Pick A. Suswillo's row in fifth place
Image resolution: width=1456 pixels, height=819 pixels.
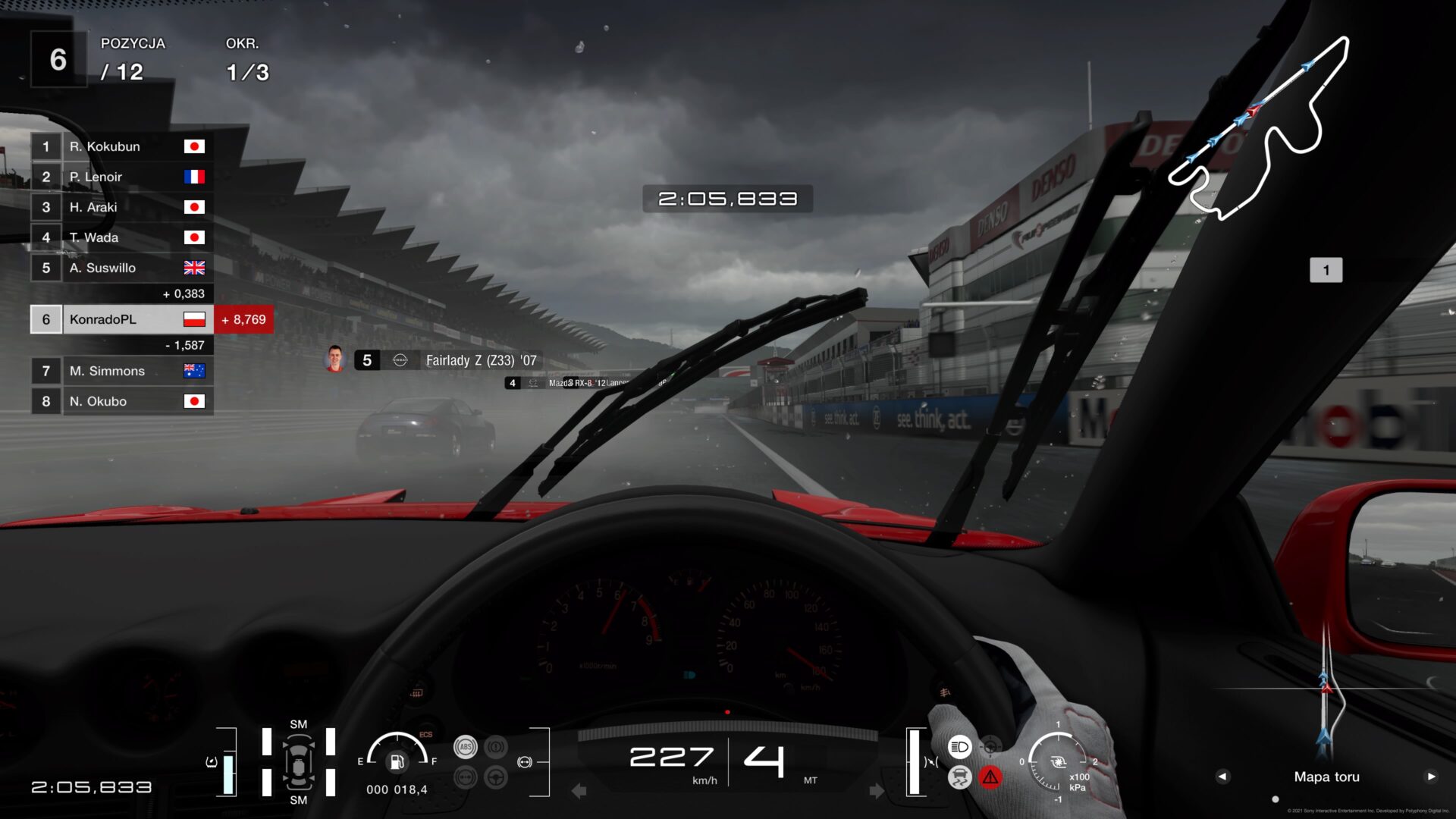[x=121, y=268]
